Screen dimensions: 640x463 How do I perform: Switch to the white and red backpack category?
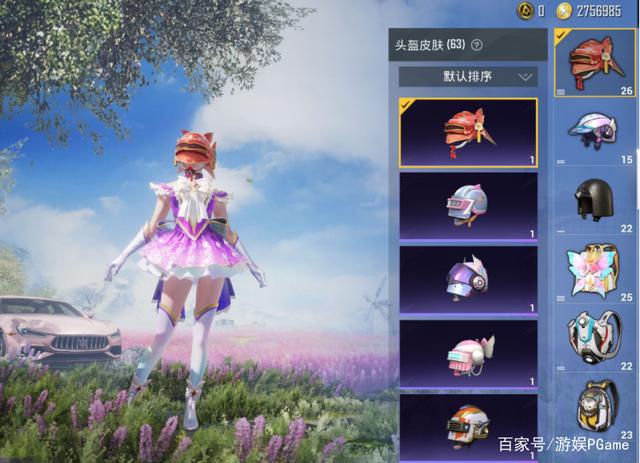point(596,338)
